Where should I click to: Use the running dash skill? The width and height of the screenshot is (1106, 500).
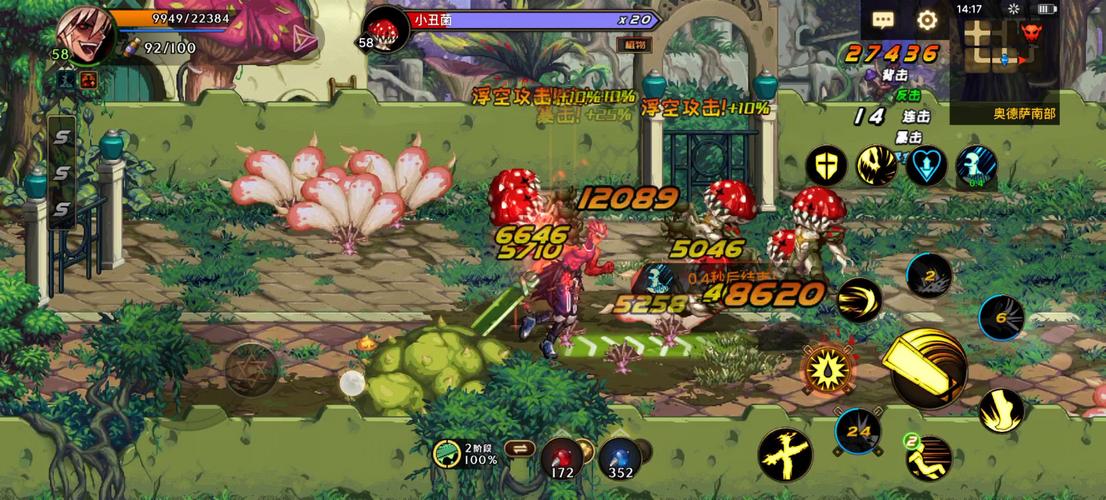coord(929,457)
